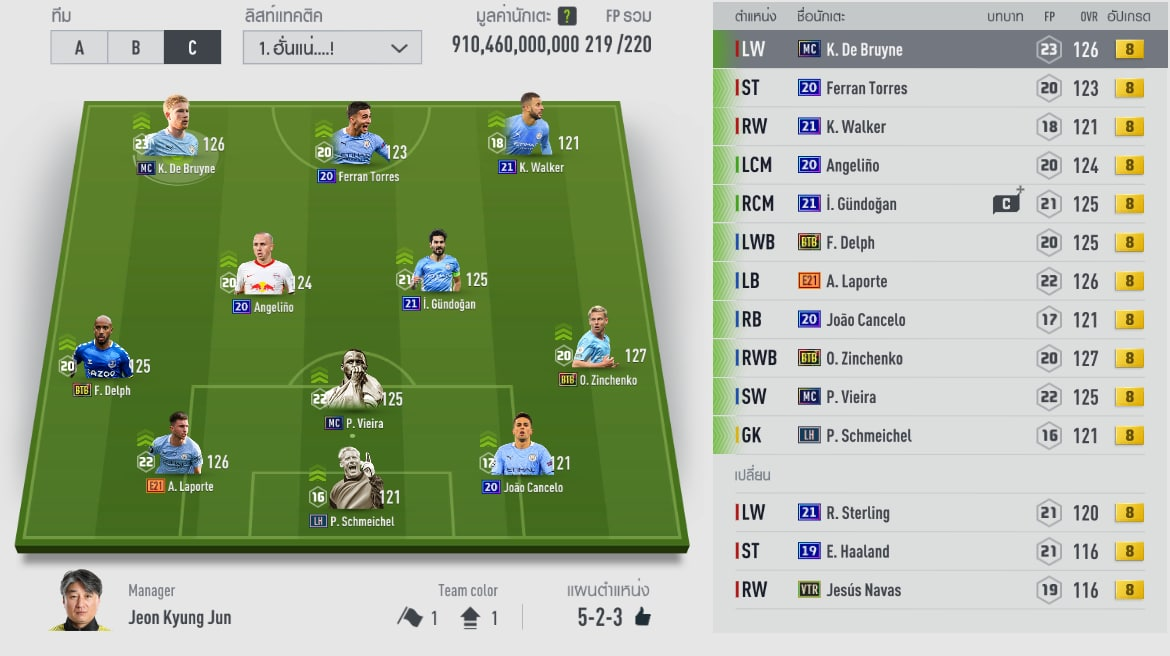This screenshot has width=1170, height=656.
Task: Open the tactics list dropdown
Action: pyautogui.click(x=332, y=48)
